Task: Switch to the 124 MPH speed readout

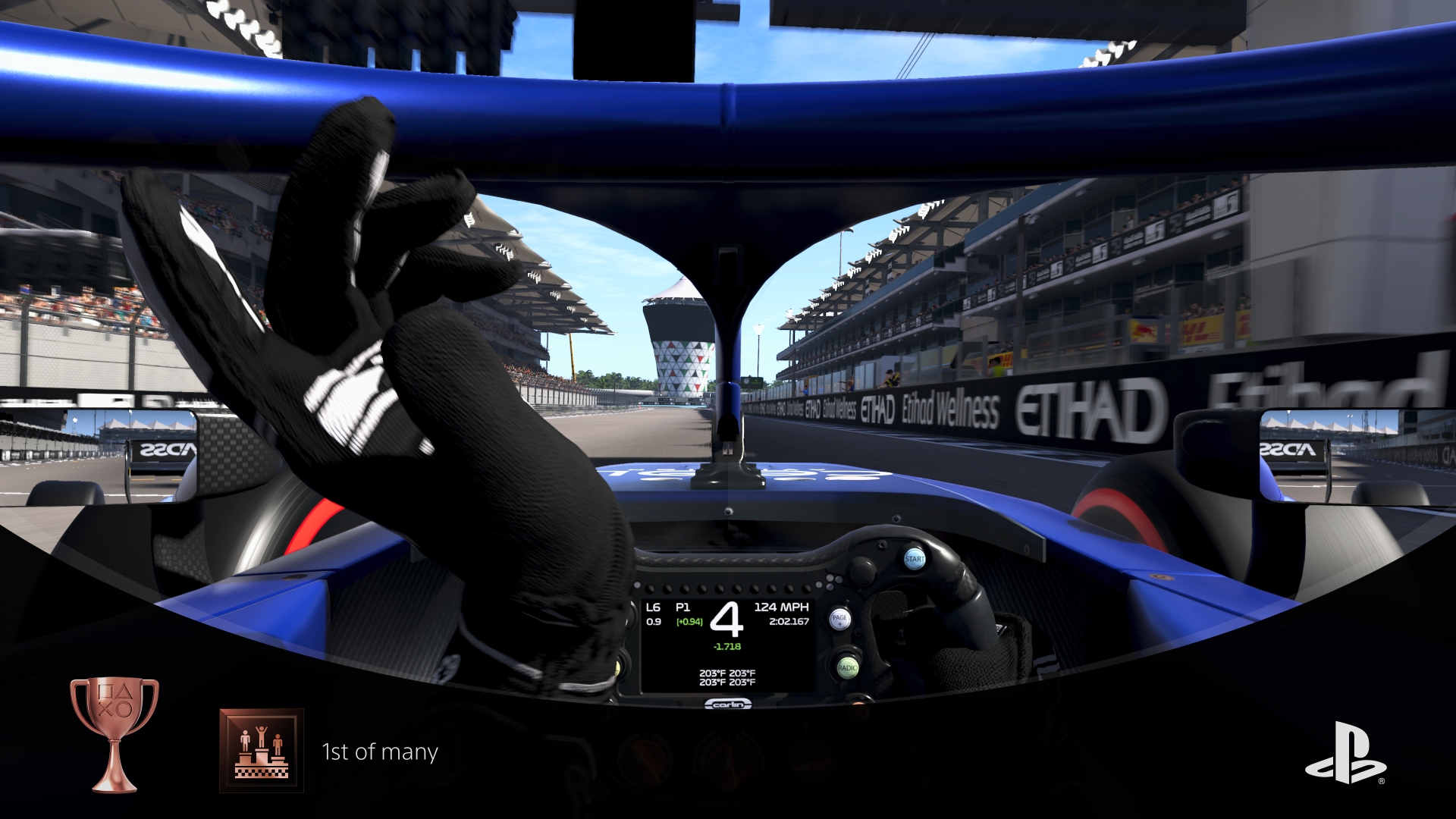Action: click(782, 606)
